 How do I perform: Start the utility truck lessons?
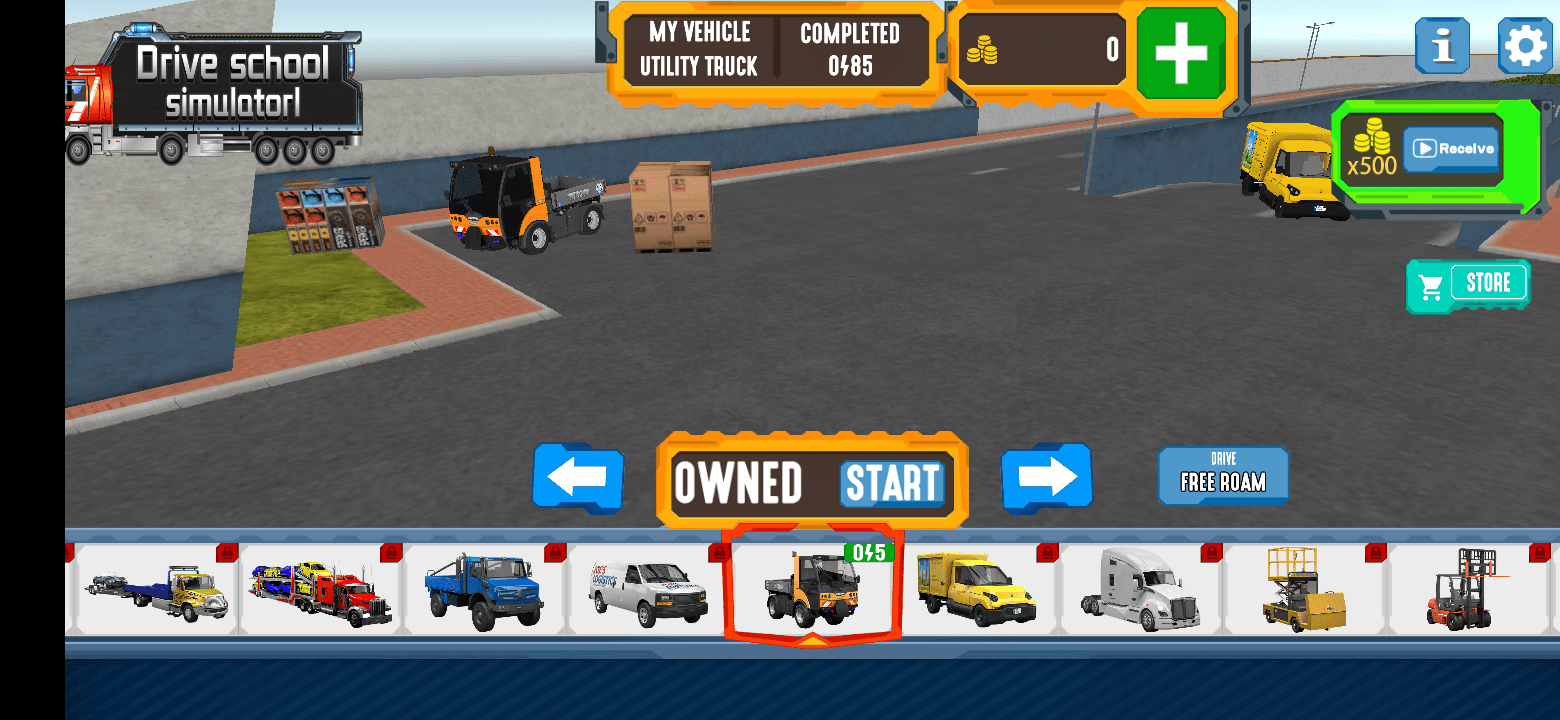click(x=892, y=483)
